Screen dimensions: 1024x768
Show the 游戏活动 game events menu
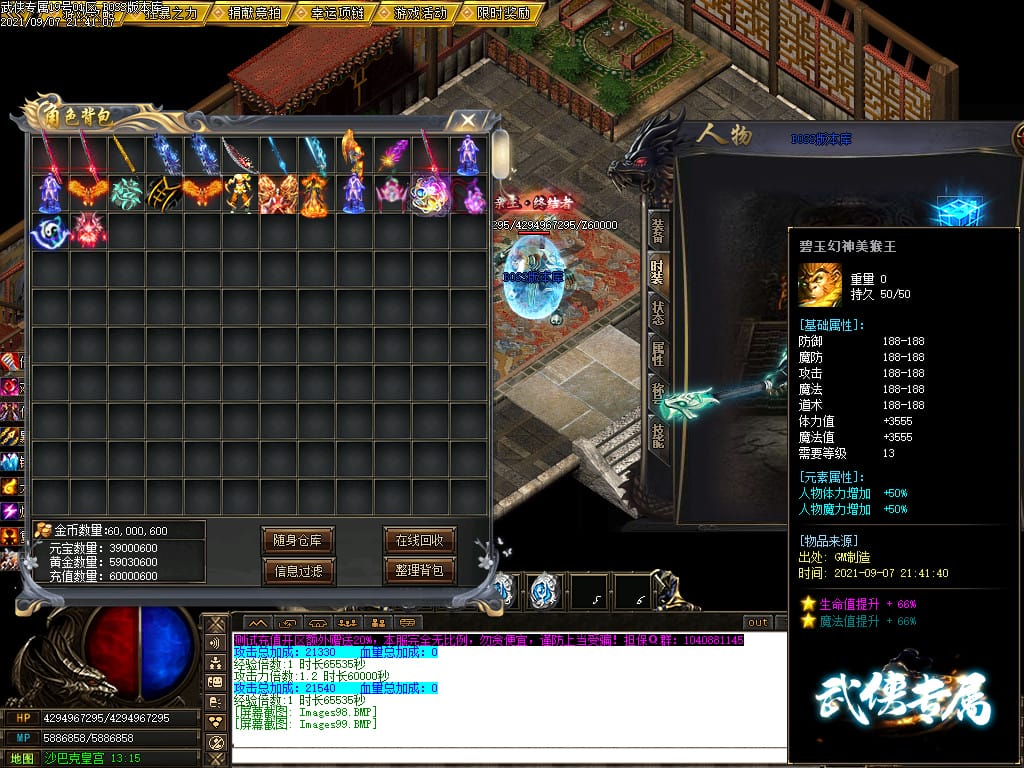(420, 13)
